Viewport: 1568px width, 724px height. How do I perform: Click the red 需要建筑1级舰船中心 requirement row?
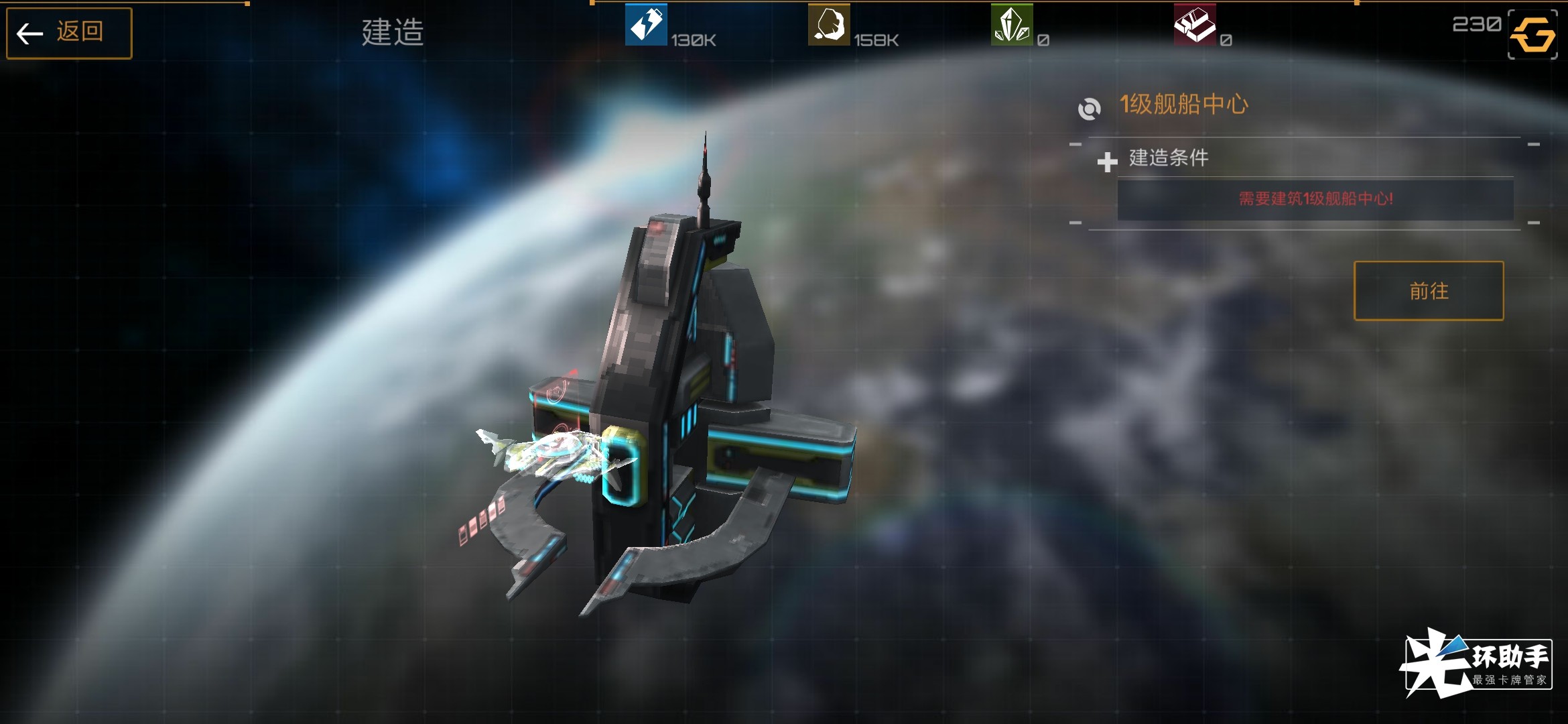tap(1315, 199)
